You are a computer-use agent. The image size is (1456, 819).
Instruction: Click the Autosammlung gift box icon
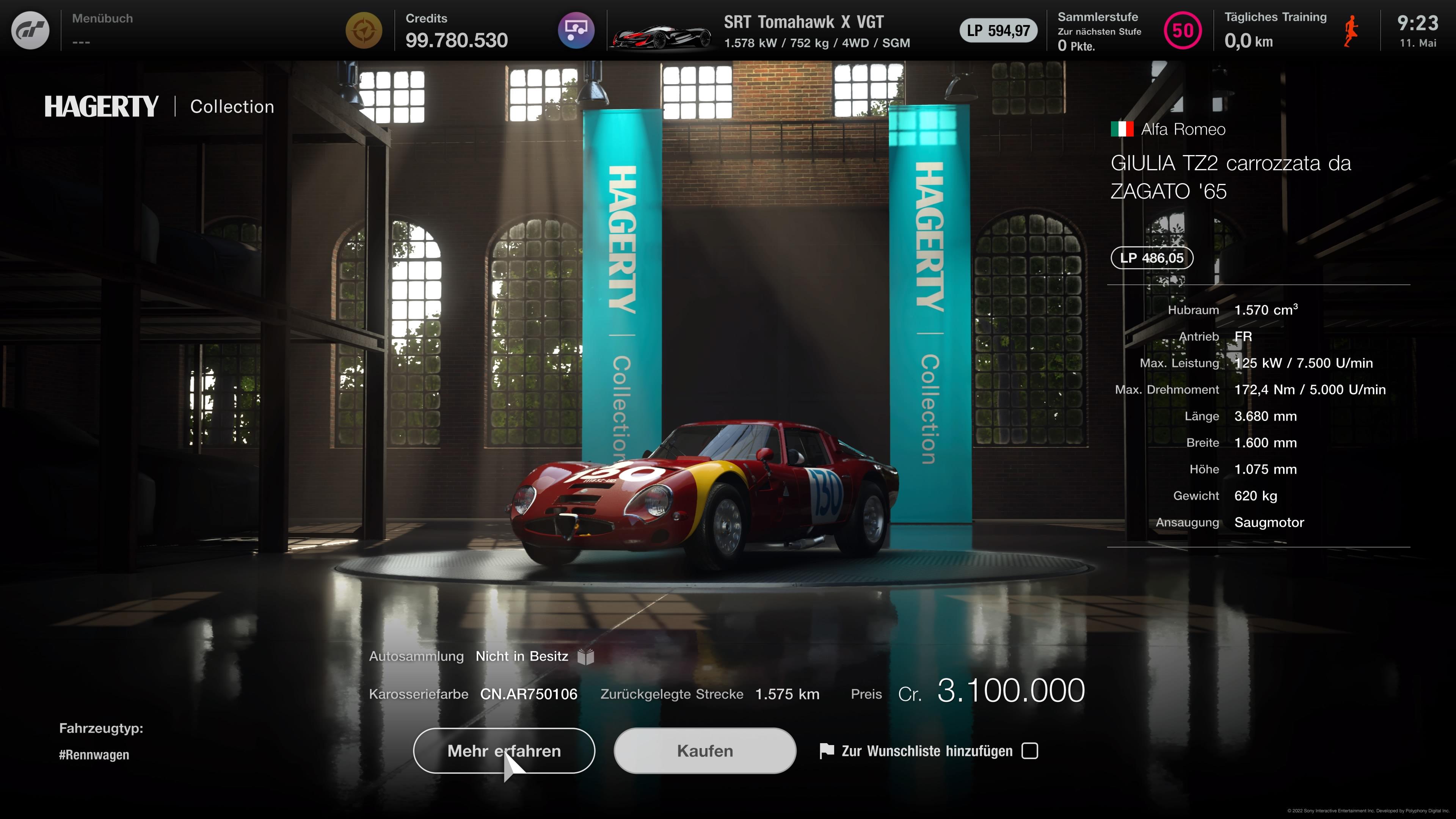(x=586, y=657)
